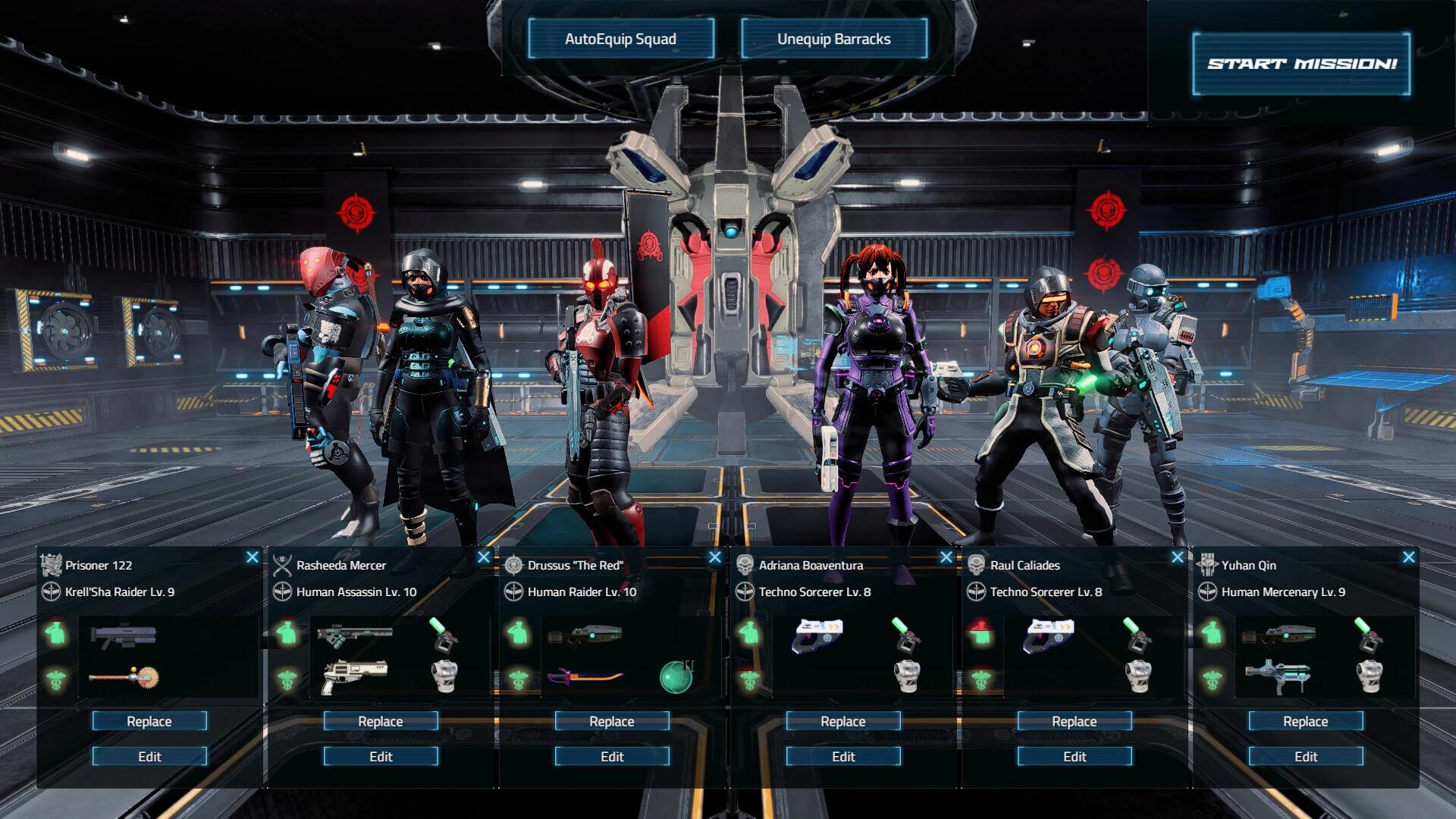Click Prisoner 122's Krell'Sha emblem

52,565
